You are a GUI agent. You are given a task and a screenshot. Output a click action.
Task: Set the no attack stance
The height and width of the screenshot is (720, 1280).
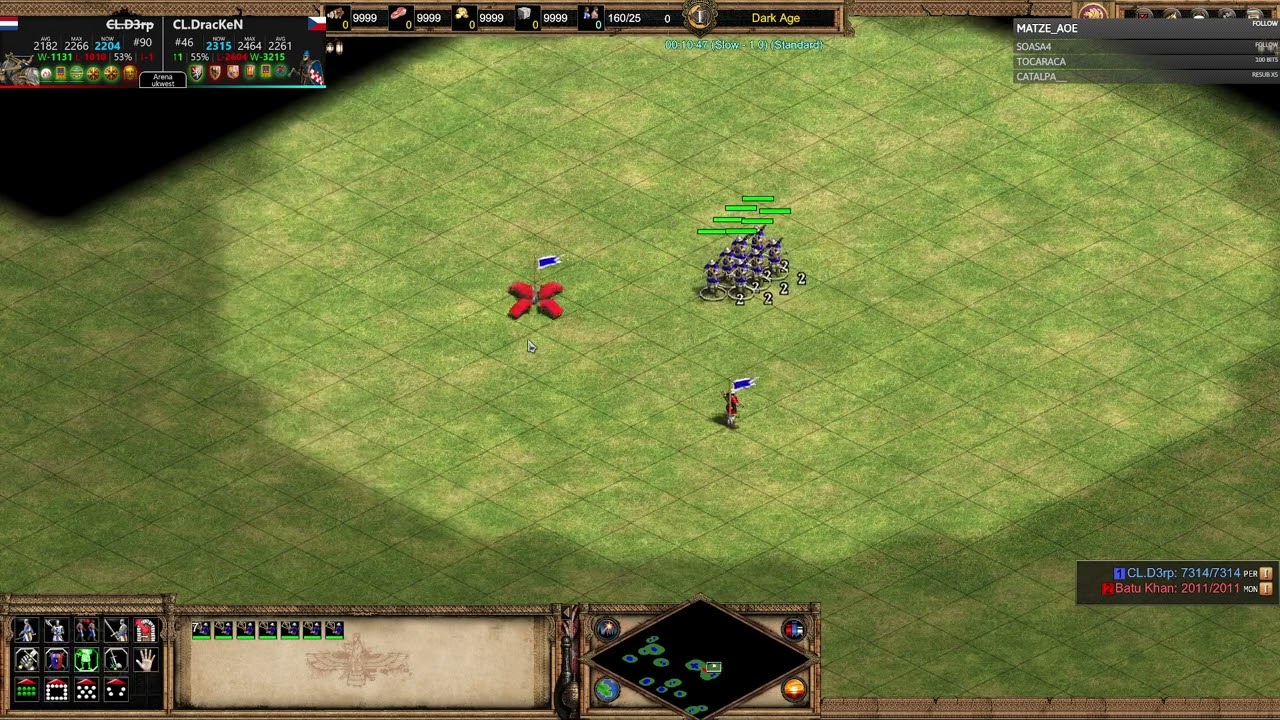(116, 660)
